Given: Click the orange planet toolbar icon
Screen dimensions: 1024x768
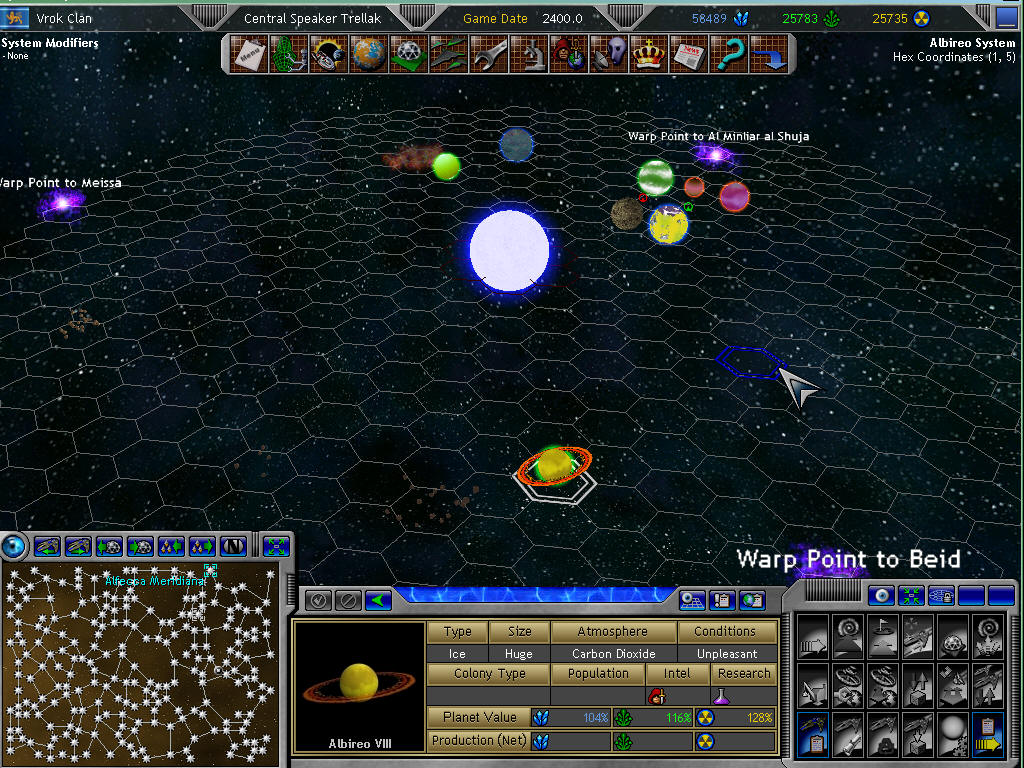Looking at the screenshot, I should point(367,53).
